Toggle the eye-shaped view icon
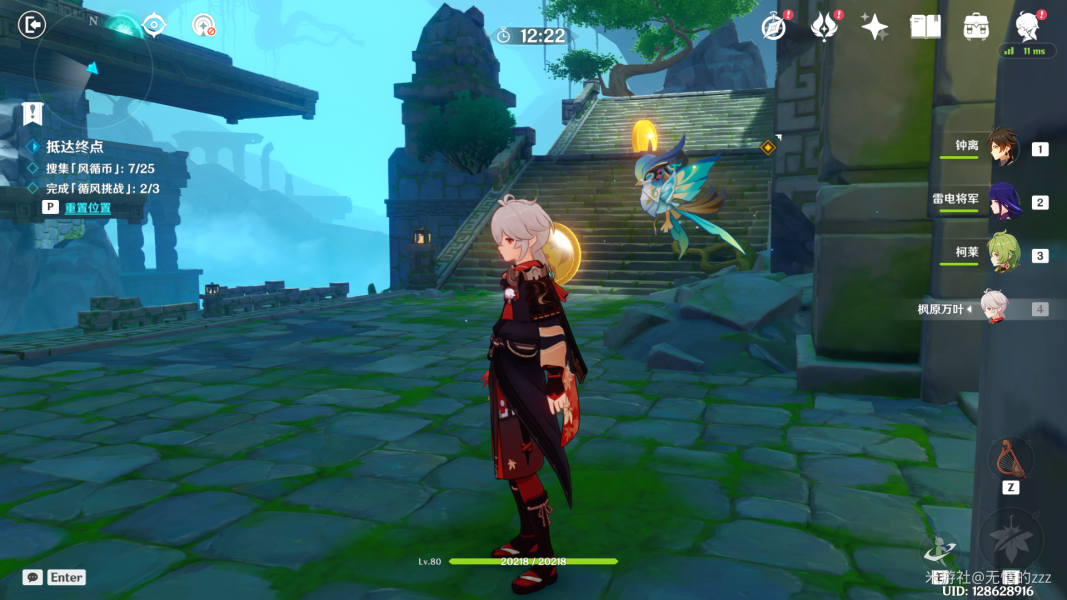Screen dimensions: 1067x600 (155, 25)
